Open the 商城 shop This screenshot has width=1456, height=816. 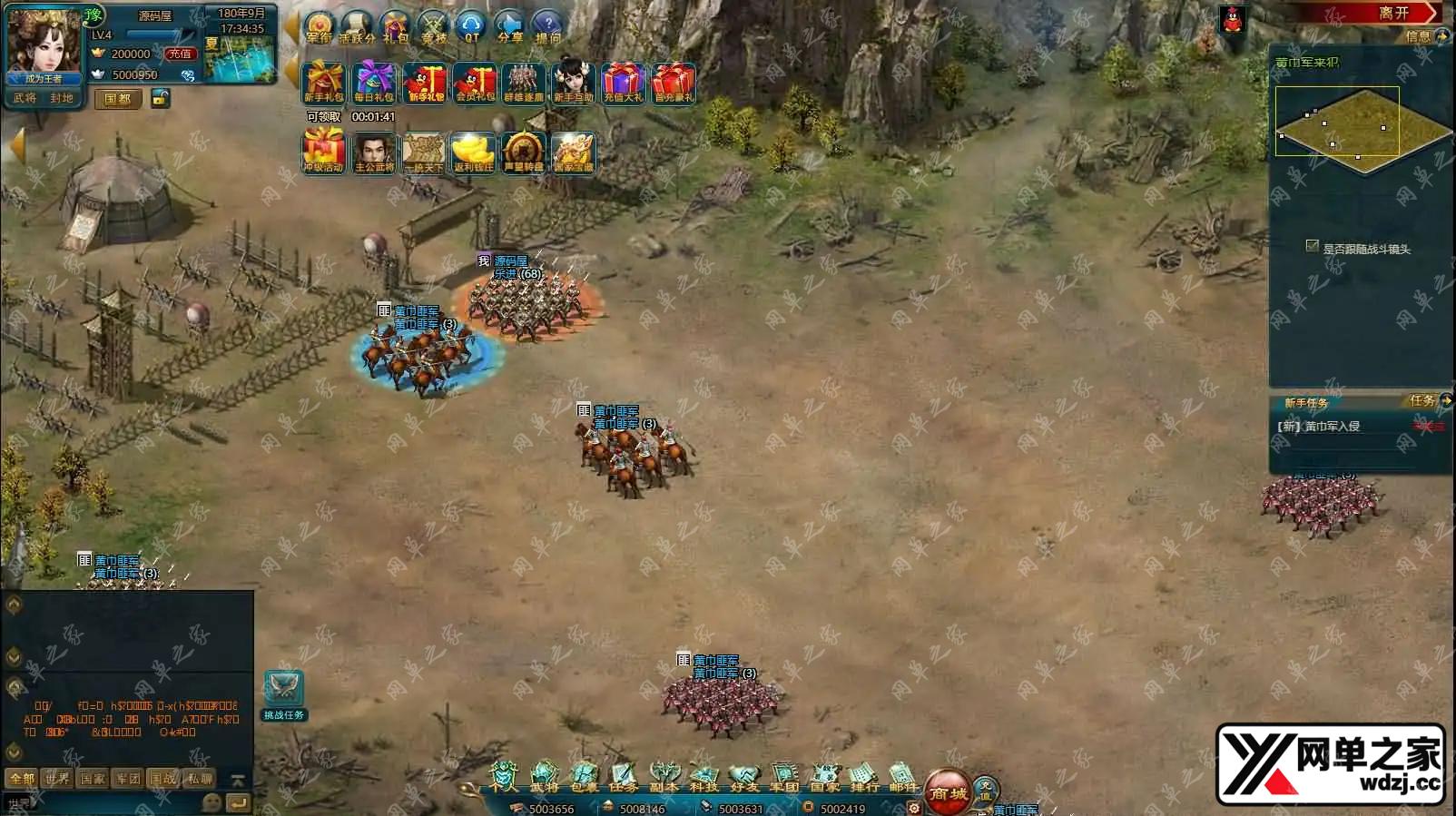pos(947,791)
